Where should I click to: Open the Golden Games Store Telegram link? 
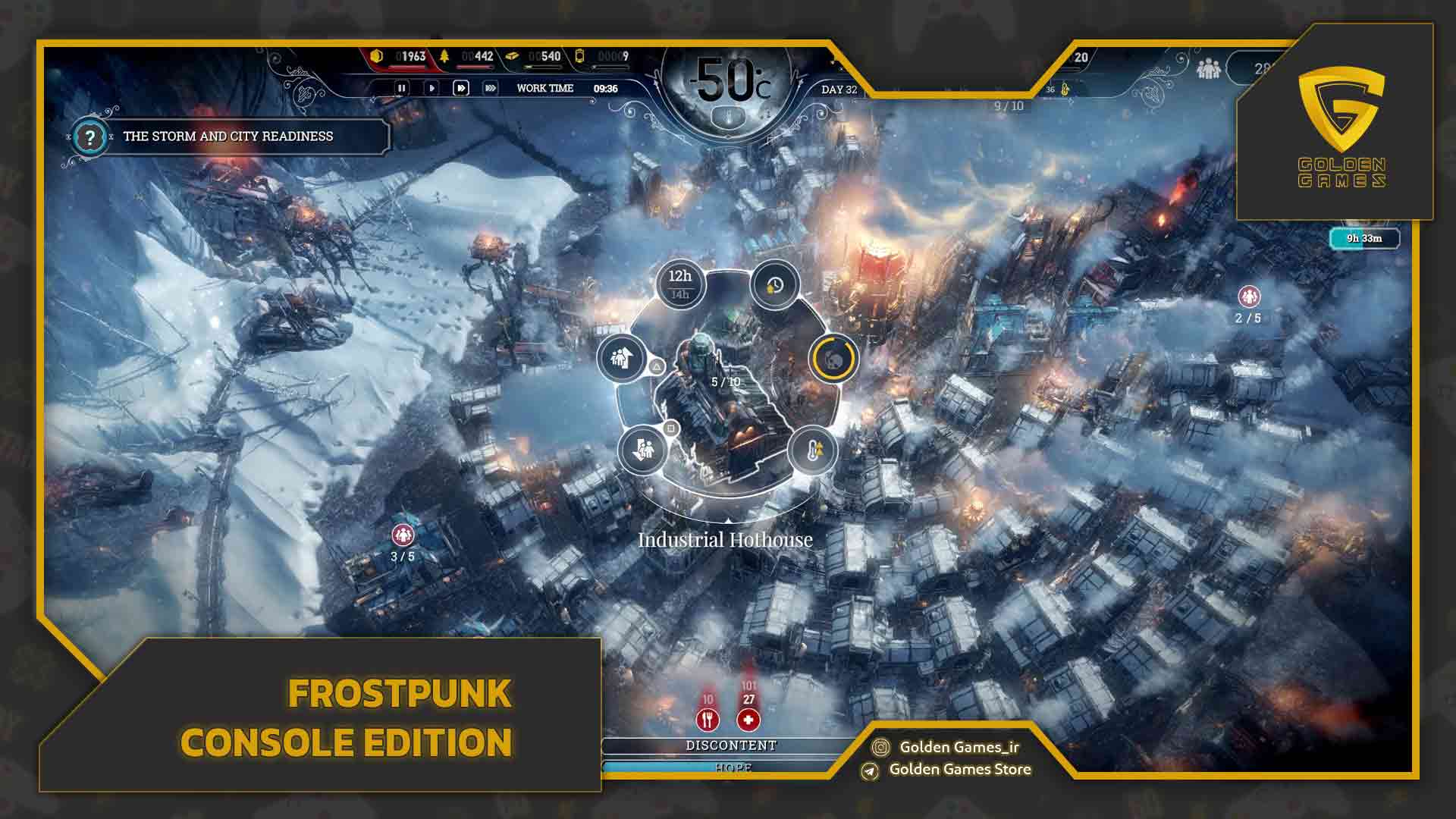pyautogui.click(x=959, y=769)
